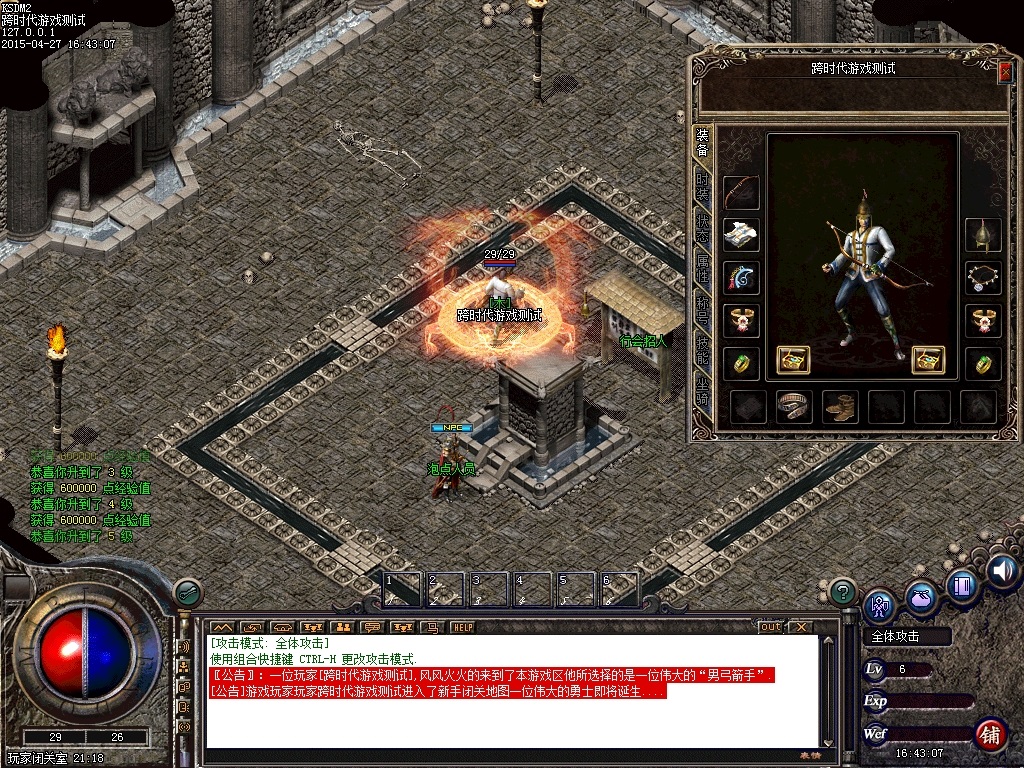Screen dimensions: 1024x768
Task: Close the character equipment panel
Action: click(1005, 70)
